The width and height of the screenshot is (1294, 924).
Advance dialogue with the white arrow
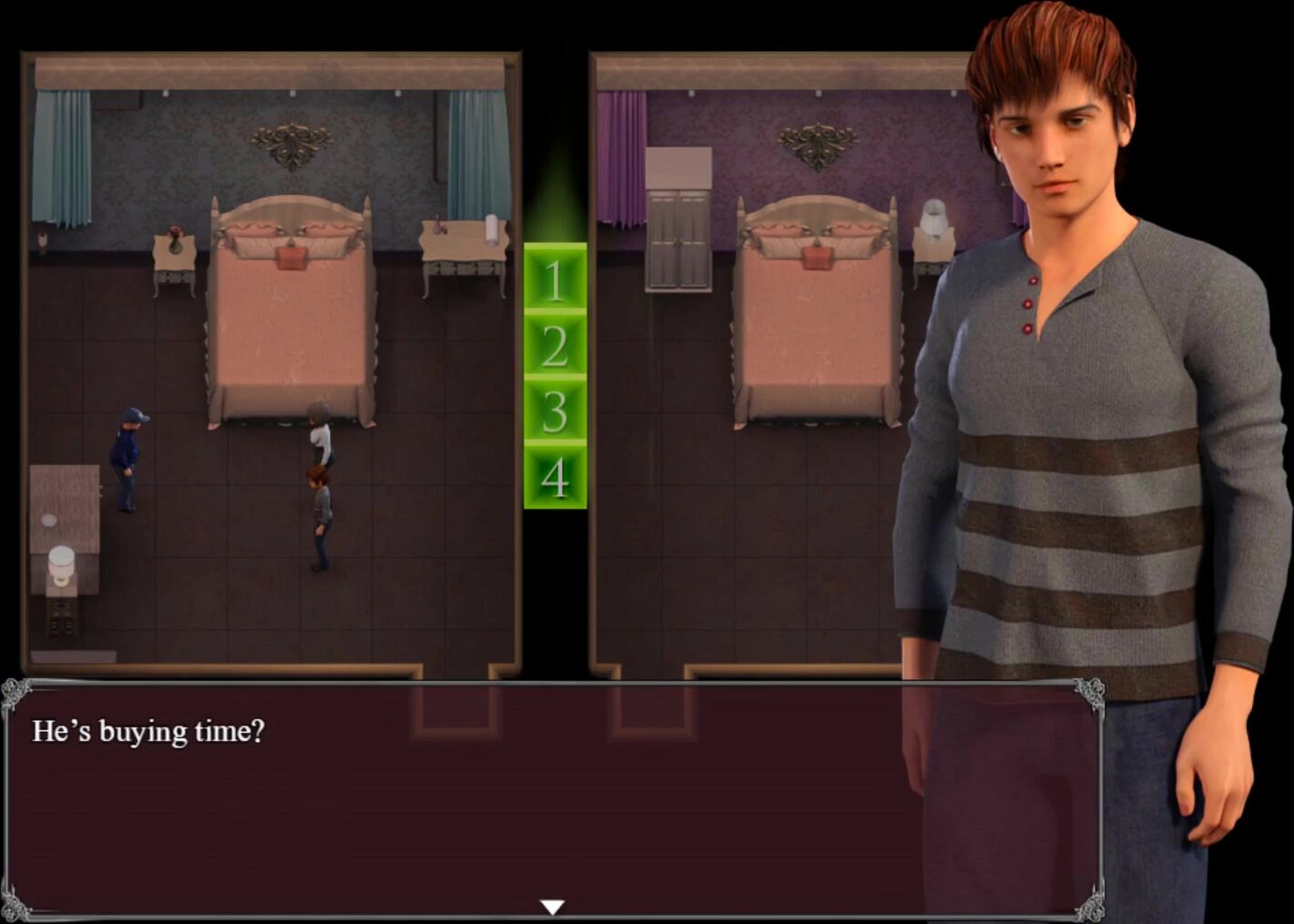click(x=552, y=907)
